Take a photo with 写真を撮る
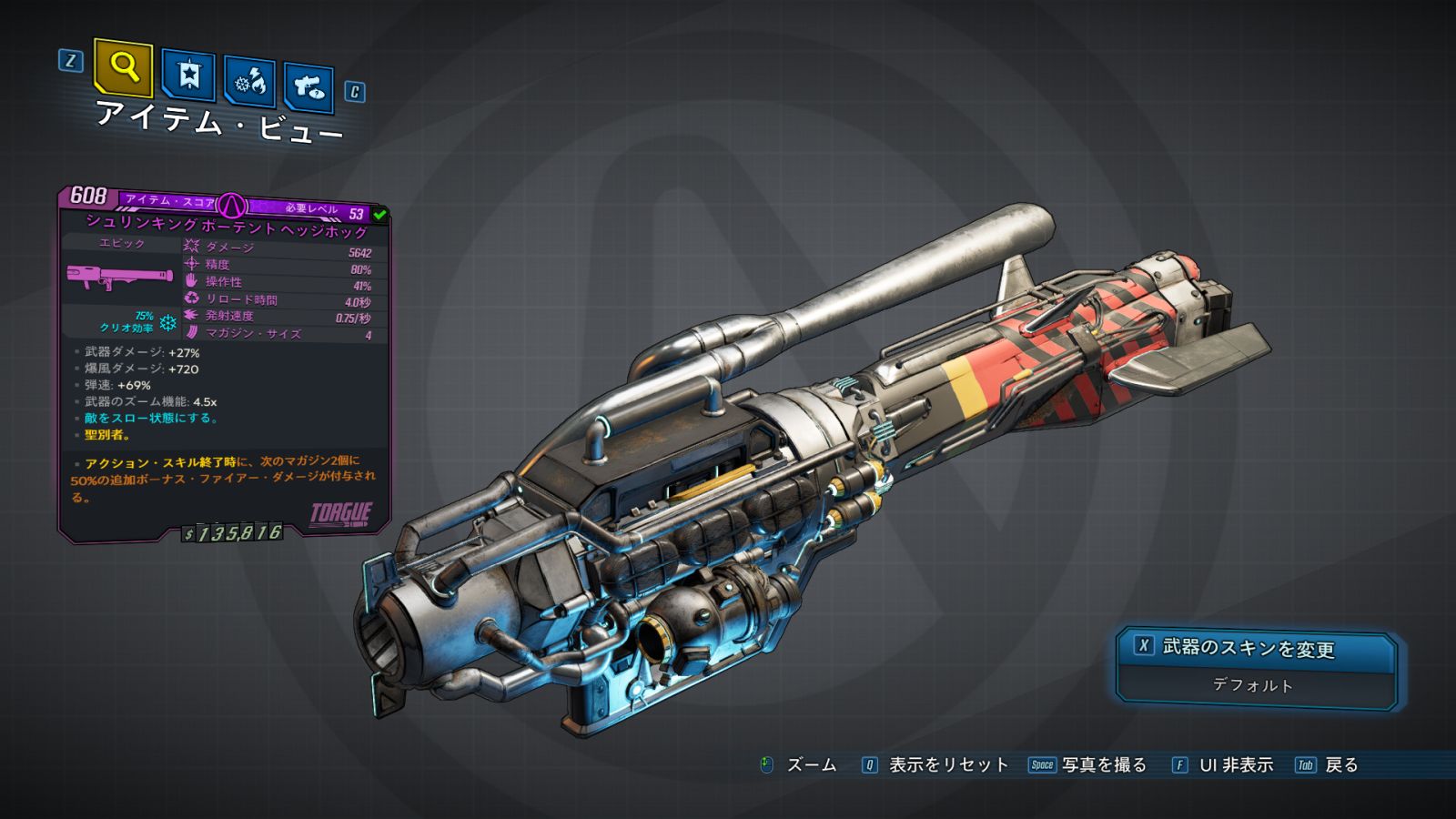 pyautogui.click(x=1088, y=765)
